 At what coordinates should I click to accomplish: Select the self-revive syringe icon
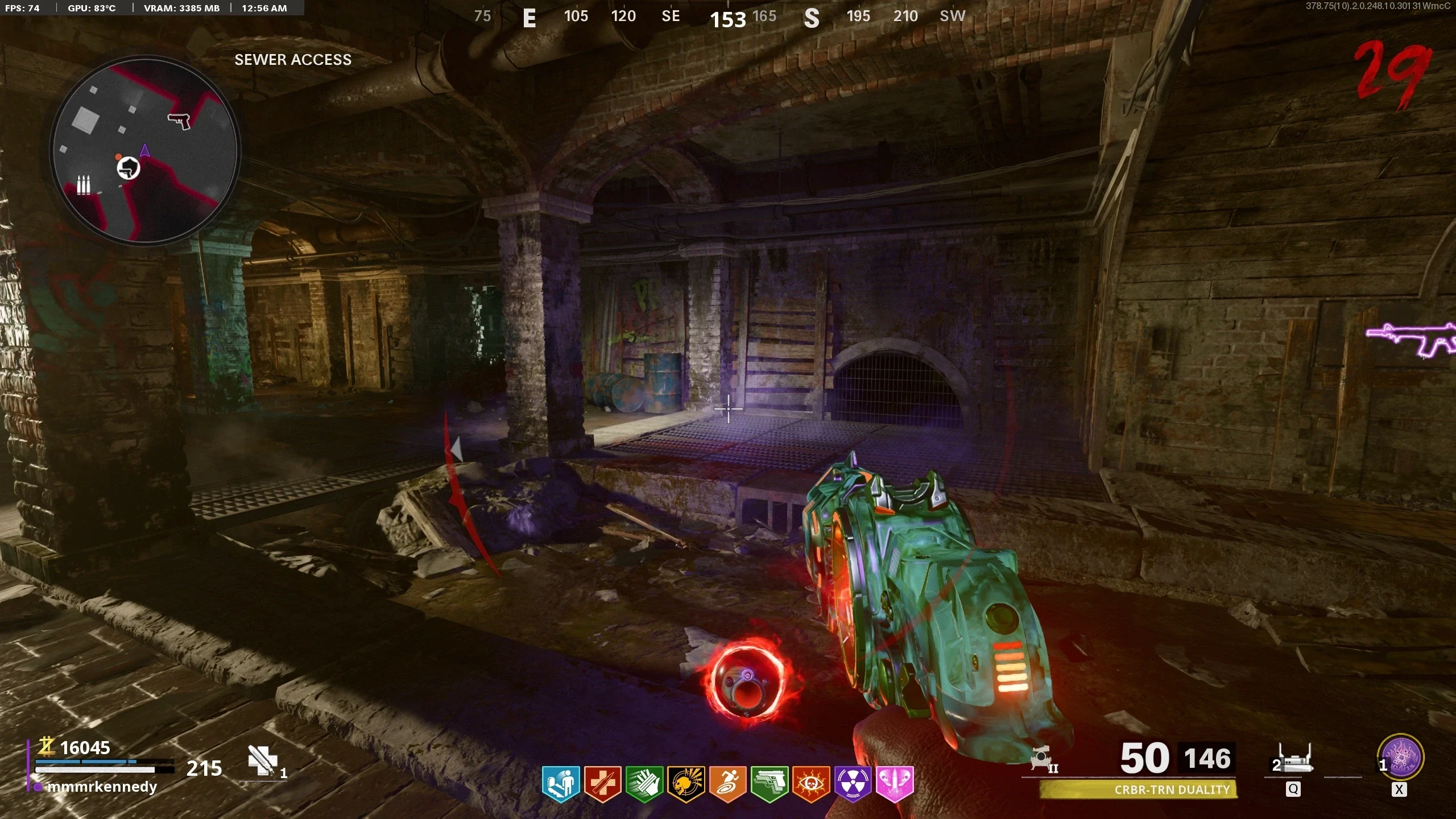pyautogui.click(x=263, y=760)
